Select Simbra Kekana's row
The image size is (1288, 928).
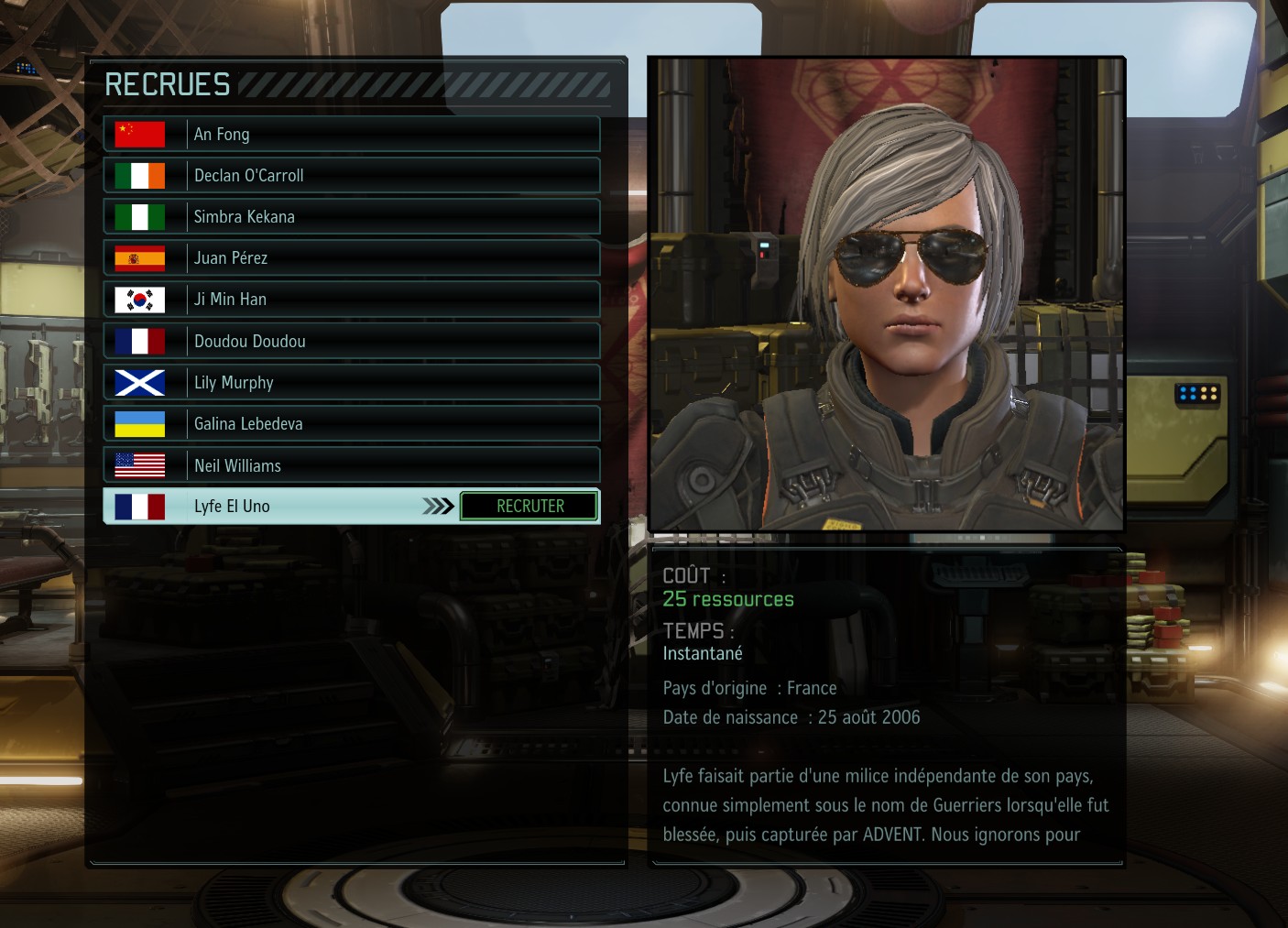click(x=352, y=216)
